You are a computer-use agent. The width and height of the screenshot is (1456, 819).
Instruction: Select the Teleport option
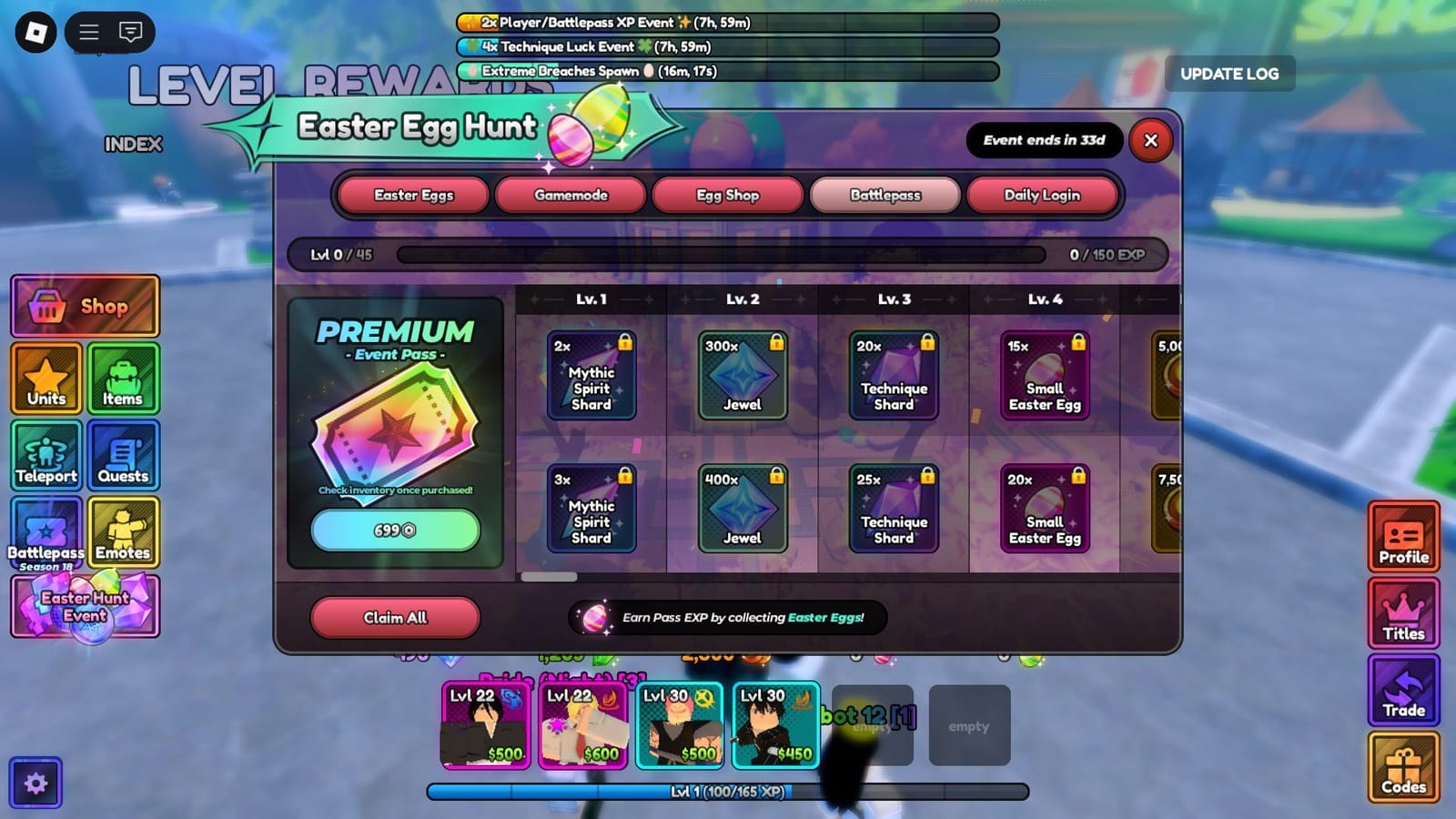[x=45, y=456]
